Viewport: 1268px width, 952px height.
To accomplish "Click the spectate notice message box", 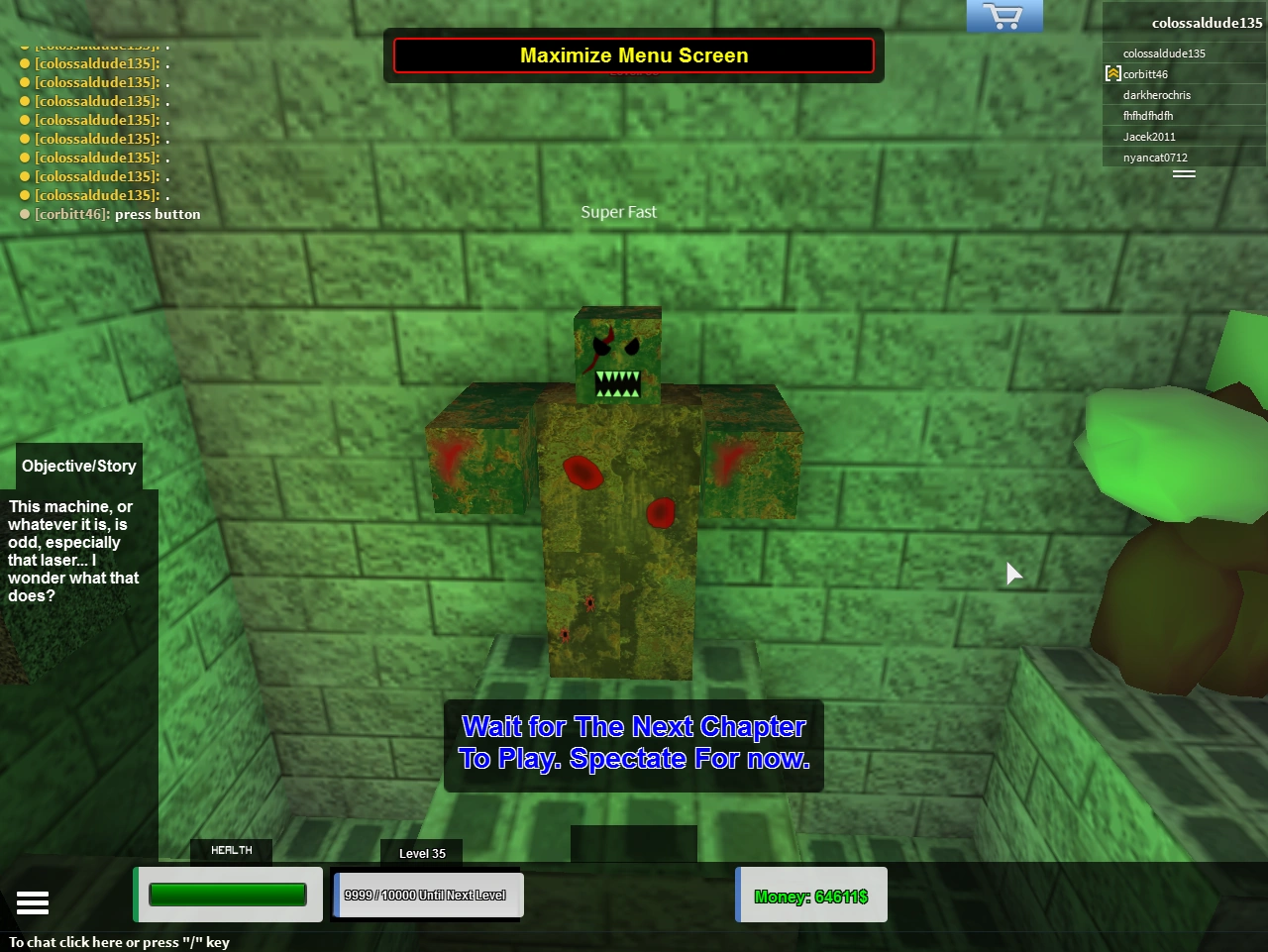I will [634, 743].
